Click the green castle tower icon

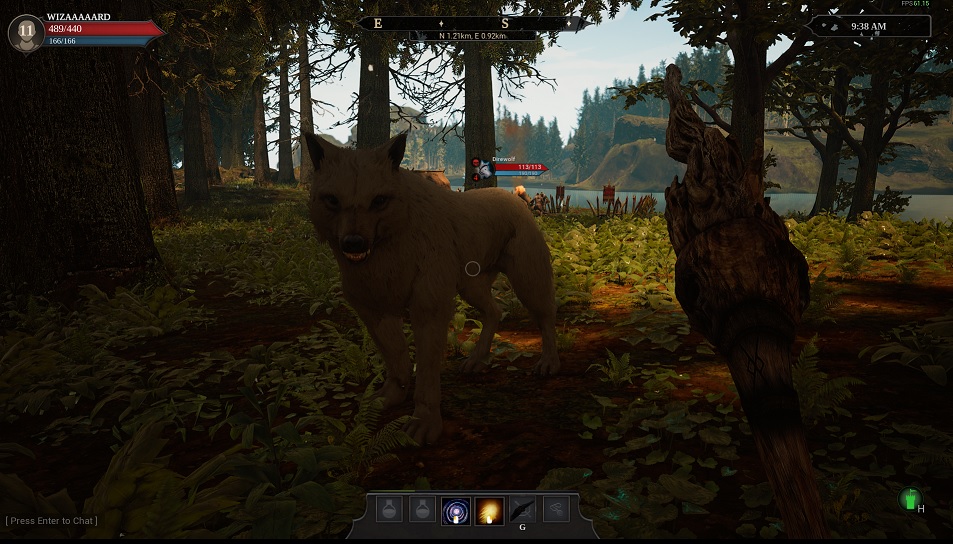(910, 498)
